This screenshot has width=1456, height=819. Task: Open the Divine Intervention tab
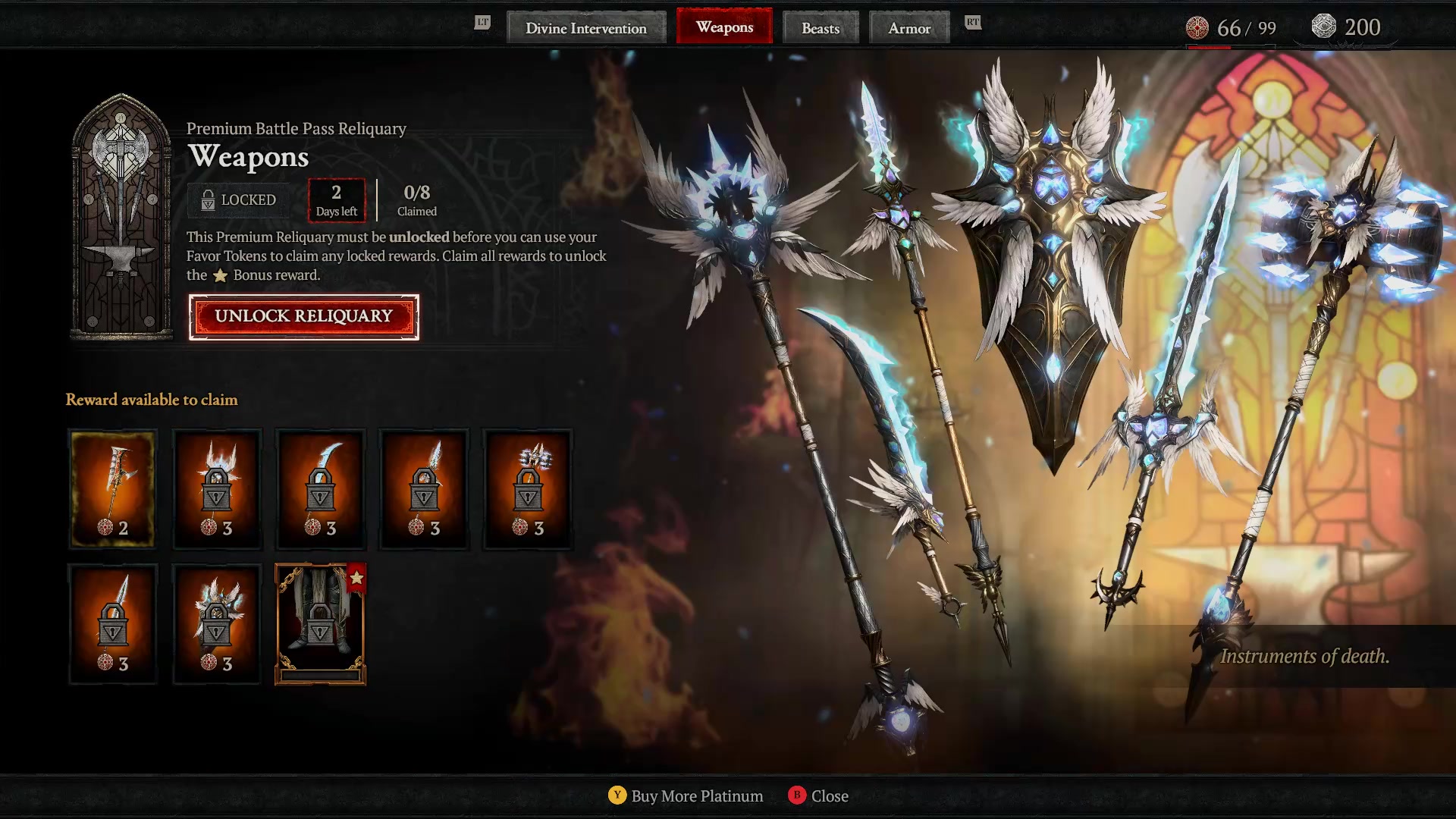click(x=587, y=28)
